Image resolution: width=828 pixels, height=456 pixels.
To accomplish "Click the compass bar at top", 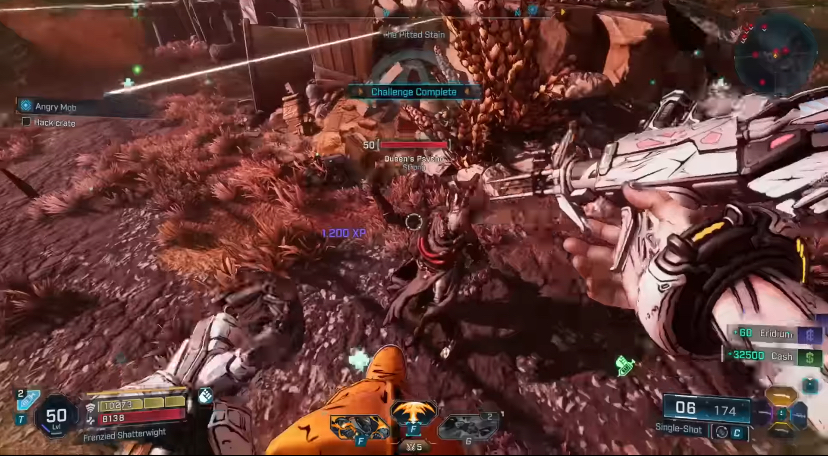I will [470, 13].
